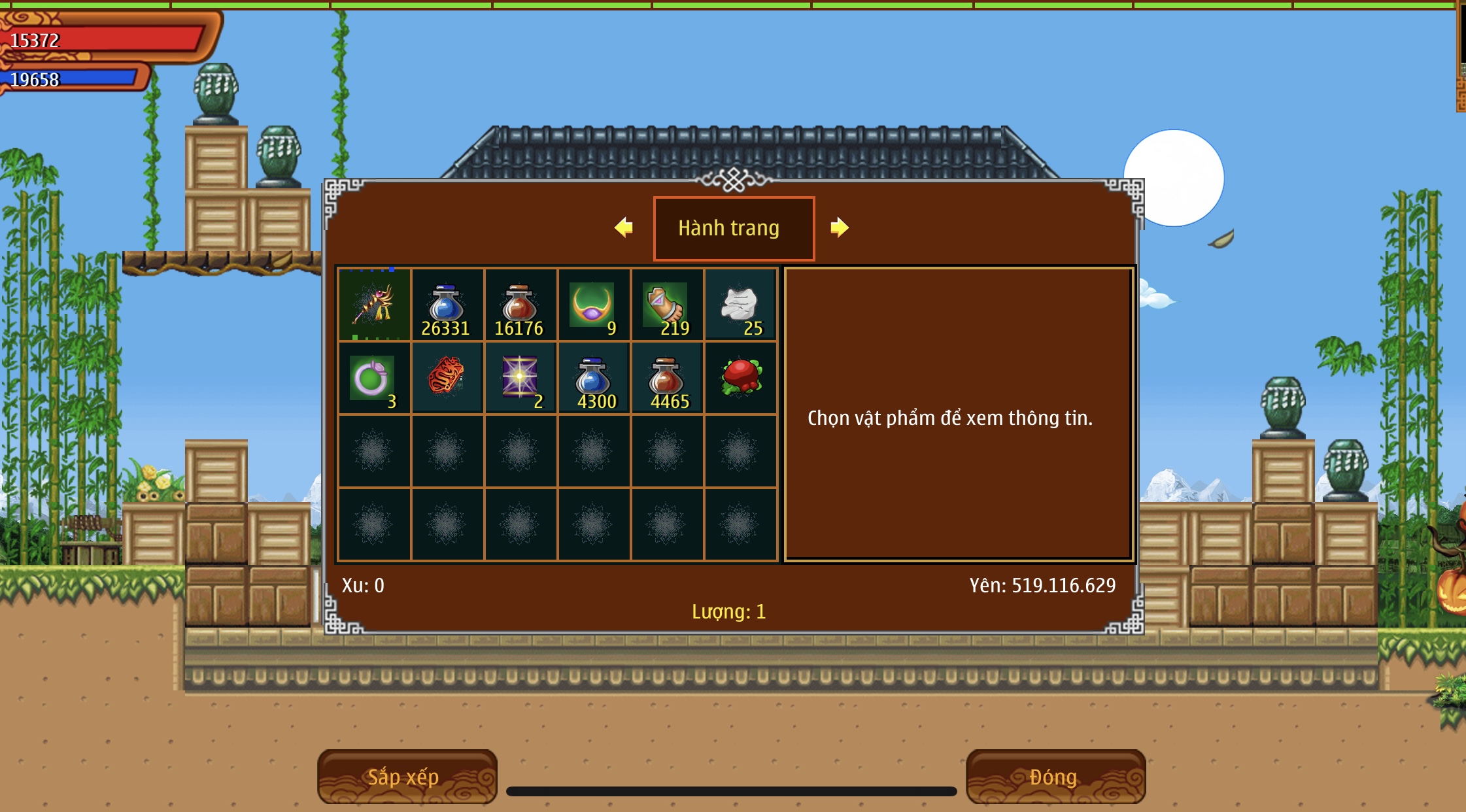Pick the white stone stack of 25
1466x812 pixels.
point(740,305)
